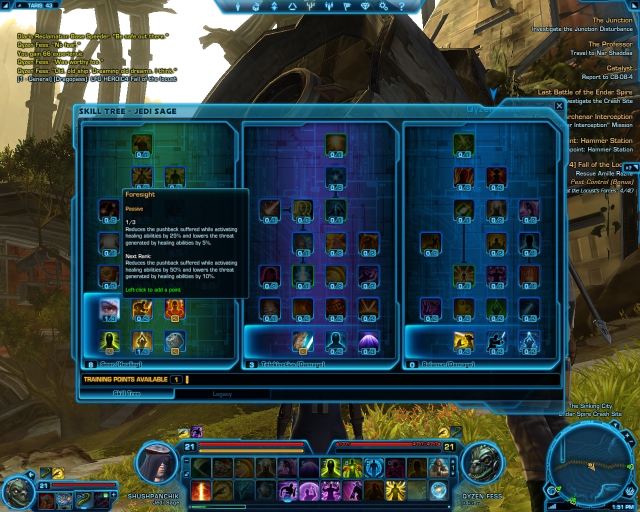Image resolution: width=640 pixels, height=512 pixels.
Task: Choose the purple dome skill in Telekinetics tree
Action: pyautogui.click(x=368, y=341)
